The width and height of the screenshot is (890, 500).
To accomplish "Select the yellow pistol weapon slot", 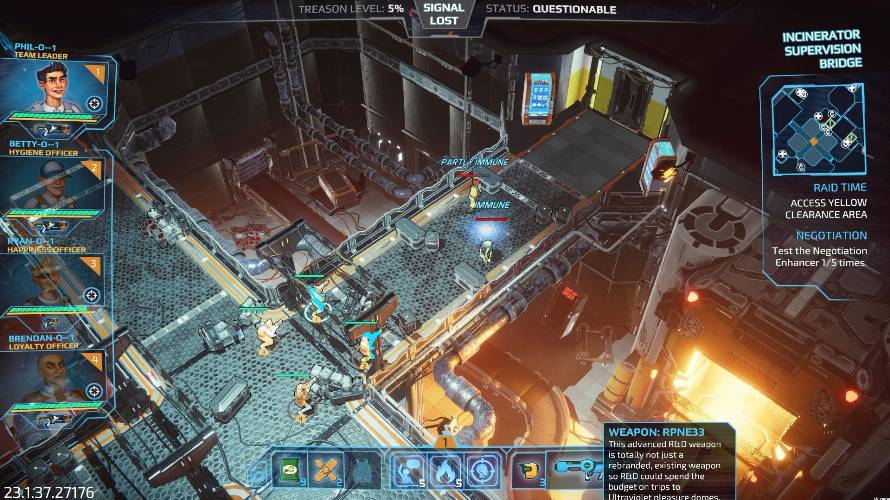I will click(x=527, y=468).
